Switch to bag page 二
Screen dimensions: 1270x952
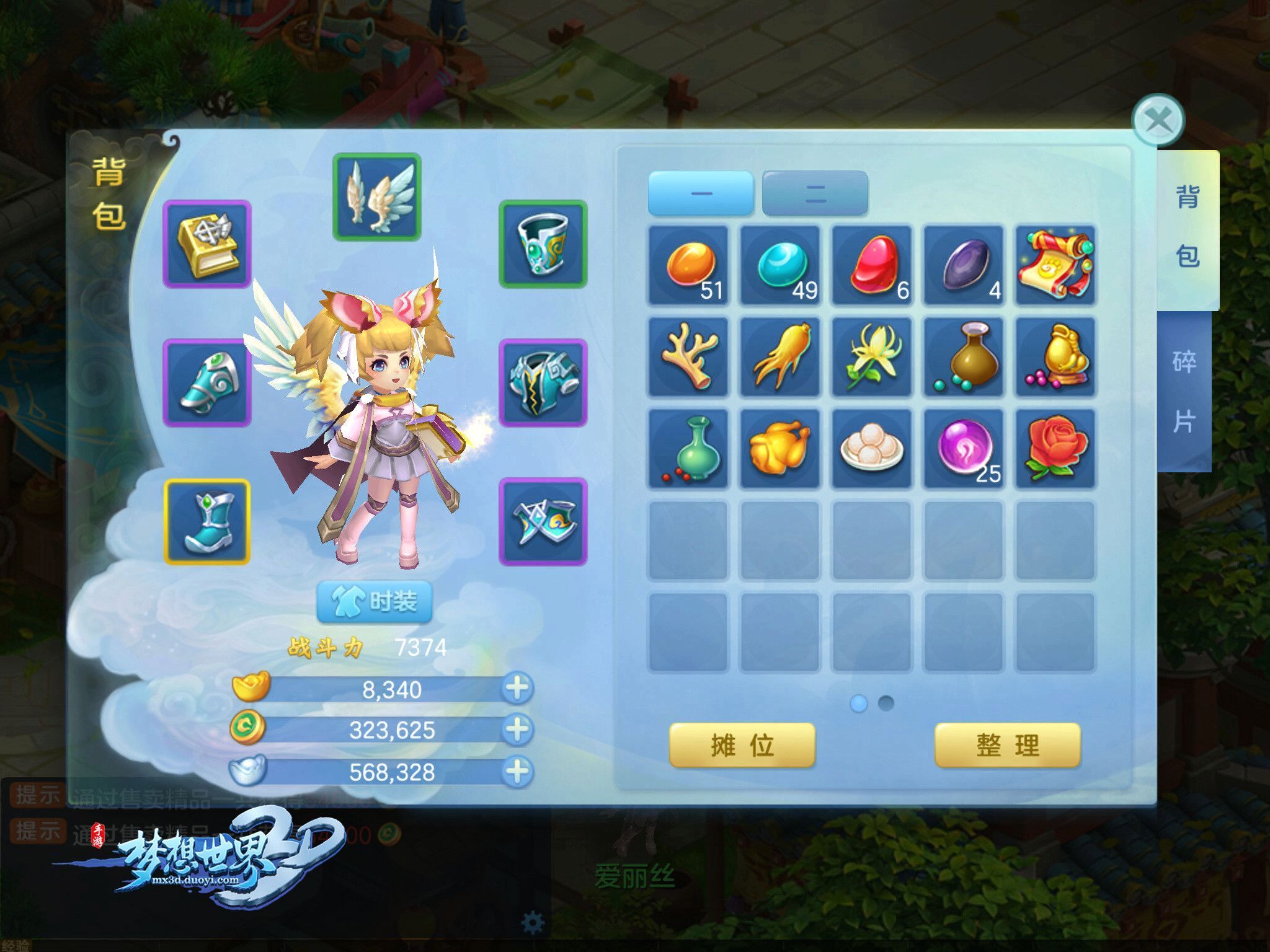tap(815, 193)
